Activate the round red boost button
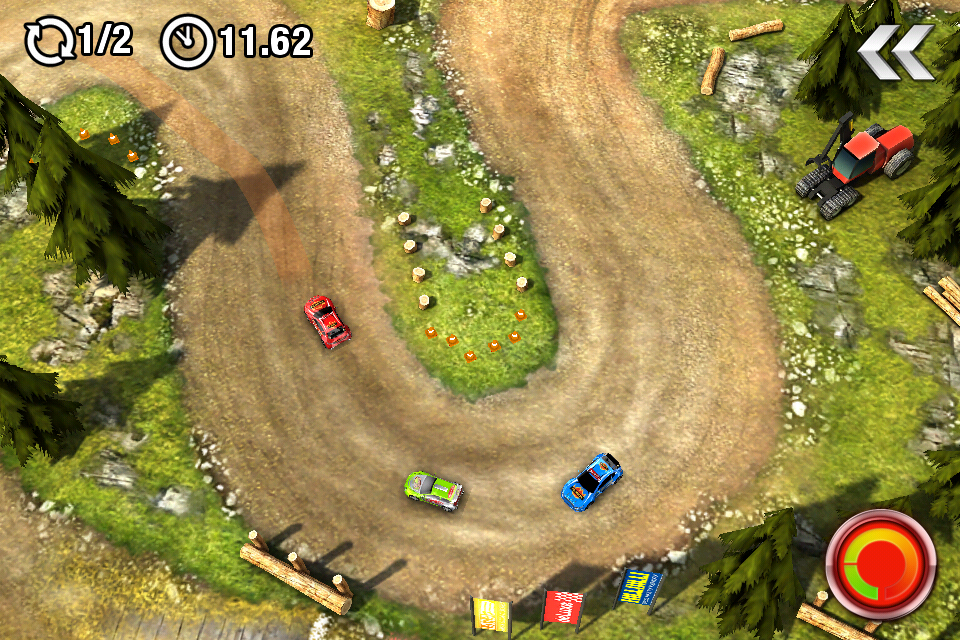This screenshot has height=640, width=960. pyautogui.click(x=881, y=564)
